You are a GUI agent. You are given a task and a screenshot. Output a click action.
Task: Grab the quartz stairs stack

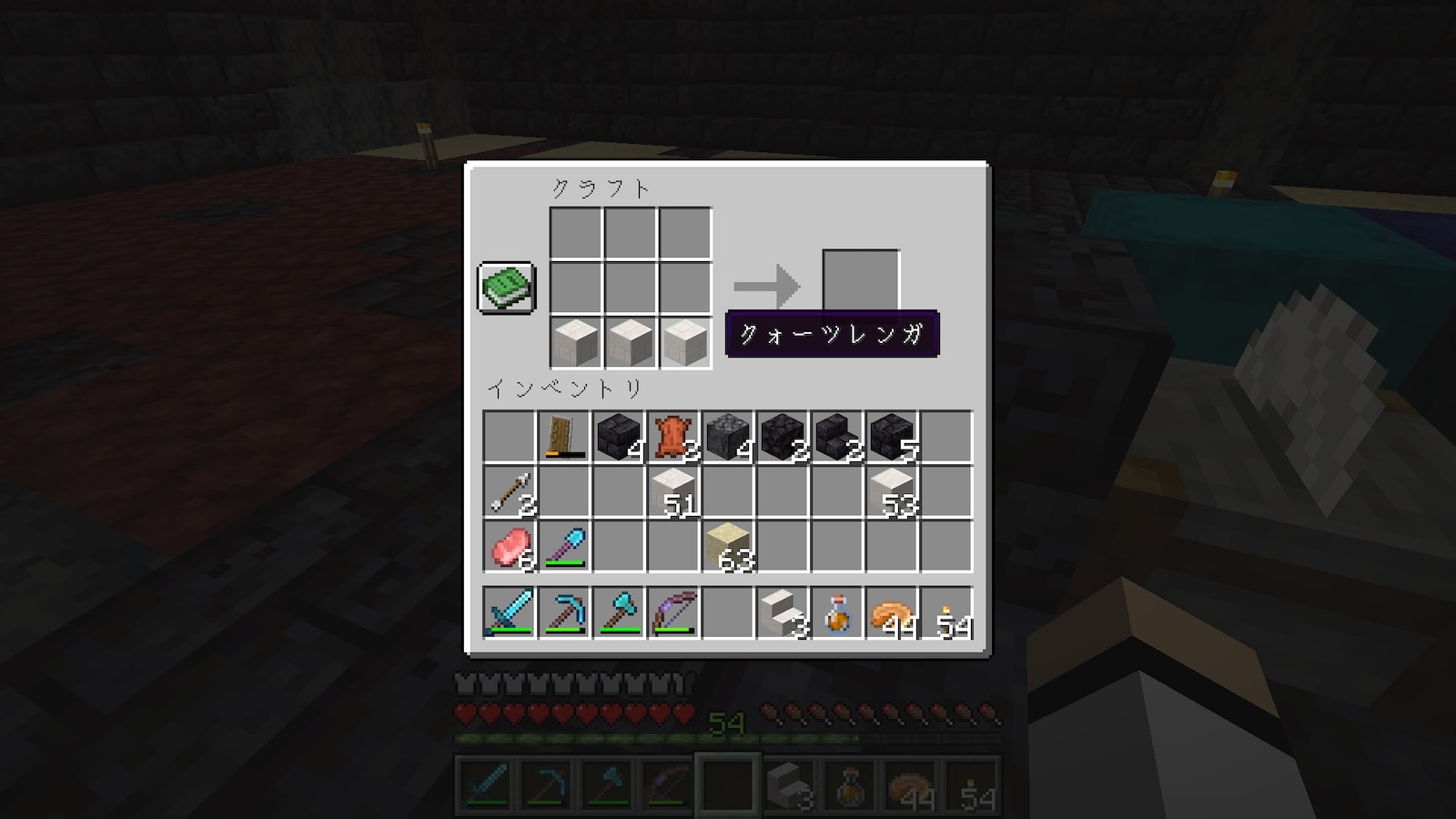(783, 612)
